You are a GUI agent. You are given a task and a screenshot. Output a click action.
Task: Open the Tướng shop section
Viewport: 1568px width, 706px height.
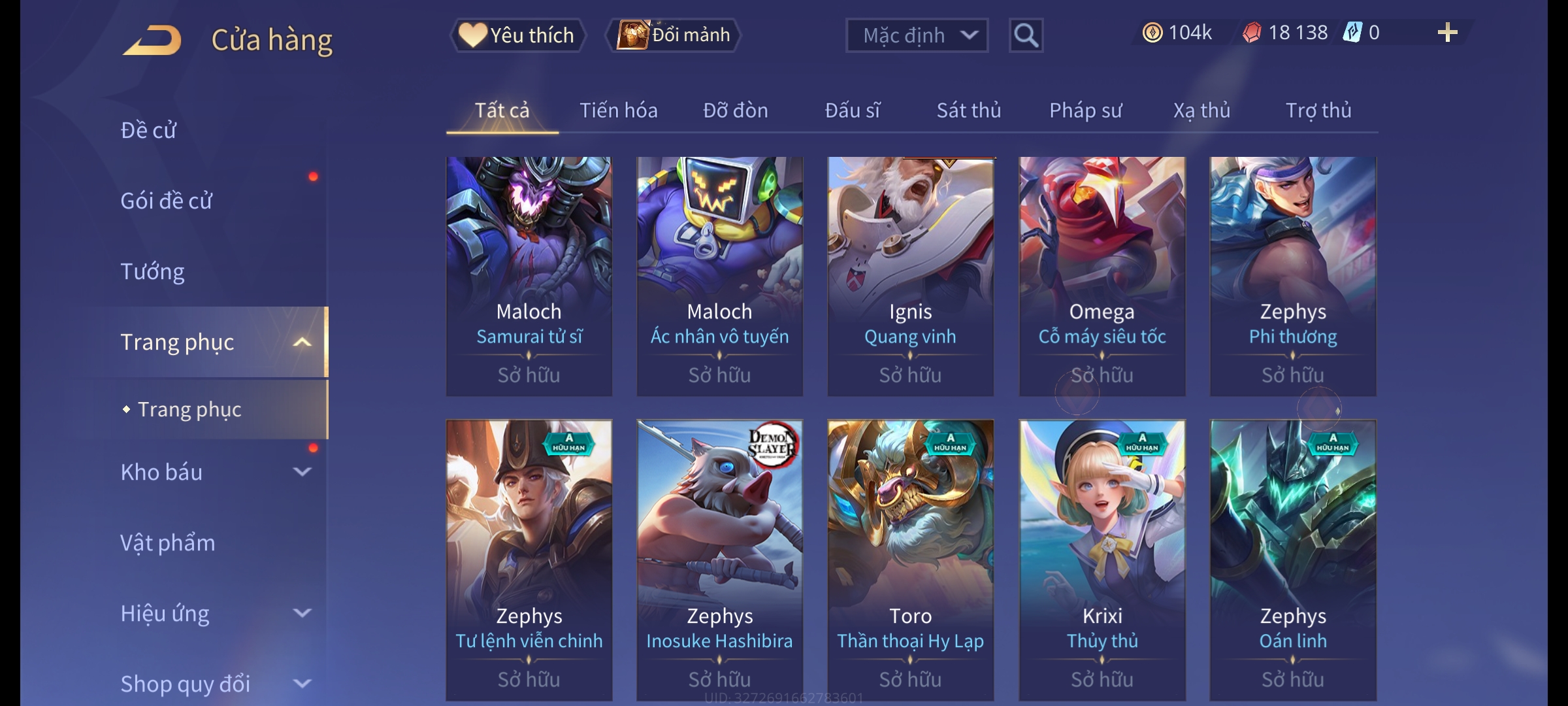152,271
